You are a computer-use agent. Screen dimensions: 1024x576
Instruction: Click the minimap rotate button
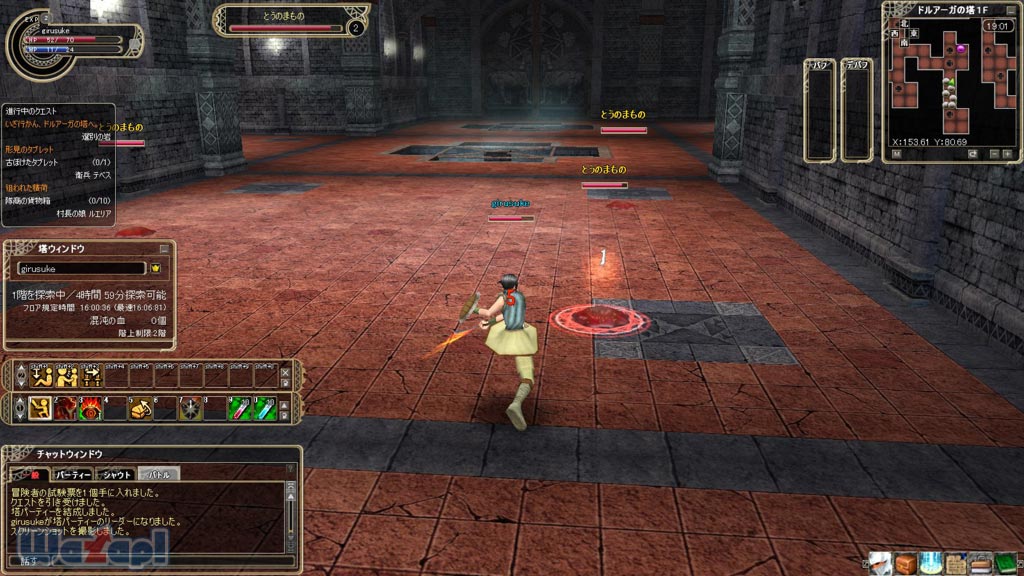pyautogui.click(x=973, y=154)
